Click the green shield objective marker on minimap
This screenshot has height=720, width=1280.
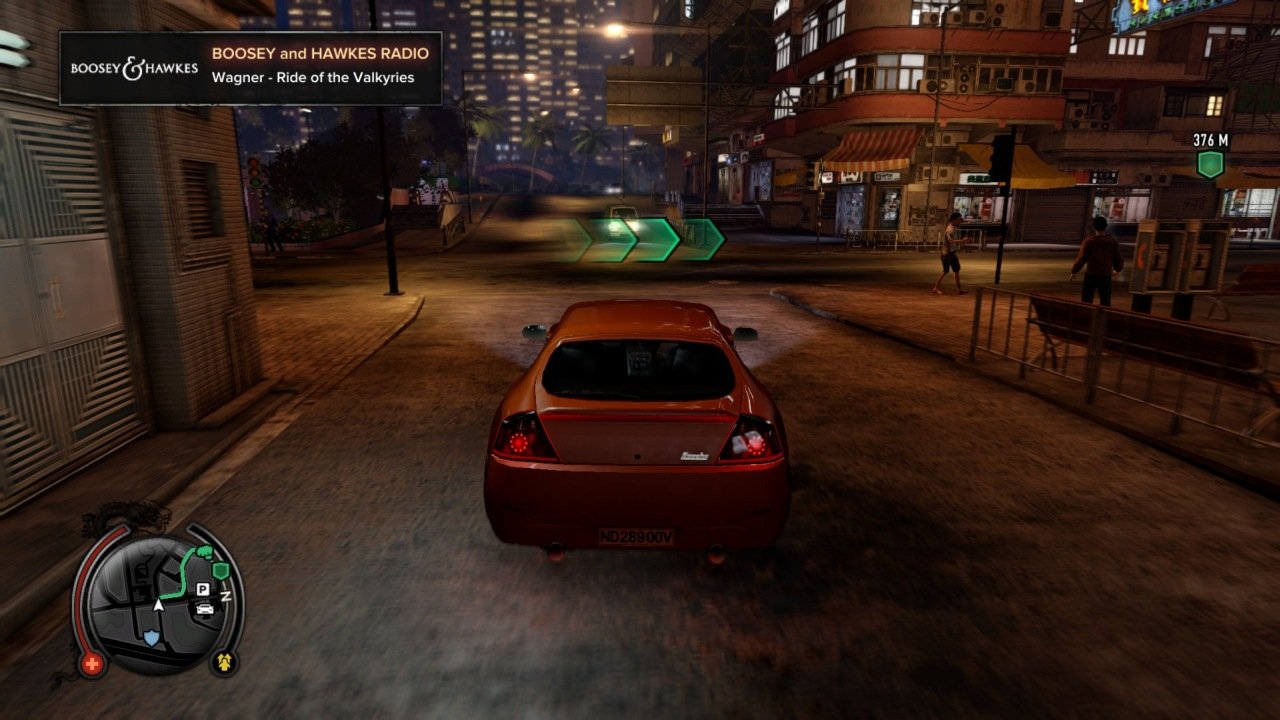coord(221,571)
